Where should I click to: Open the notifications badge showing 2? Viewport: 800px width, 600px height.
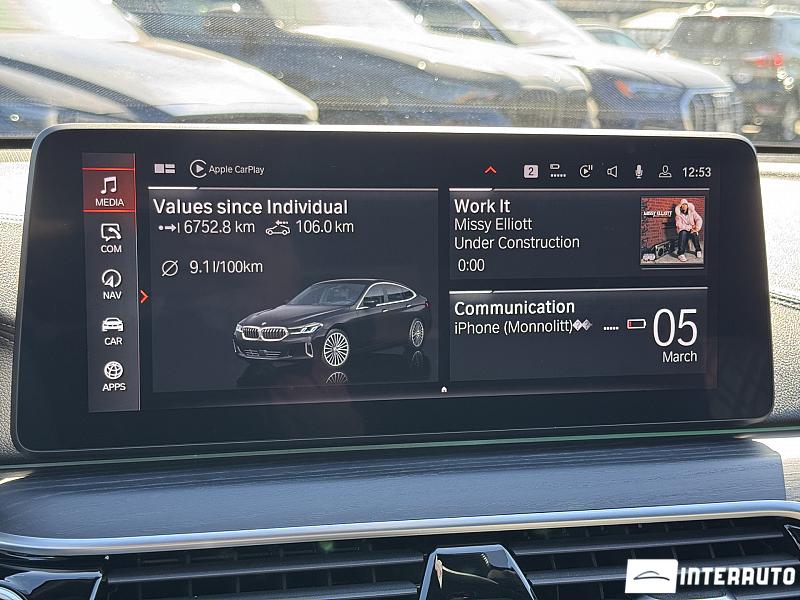[x=530, y=171]
